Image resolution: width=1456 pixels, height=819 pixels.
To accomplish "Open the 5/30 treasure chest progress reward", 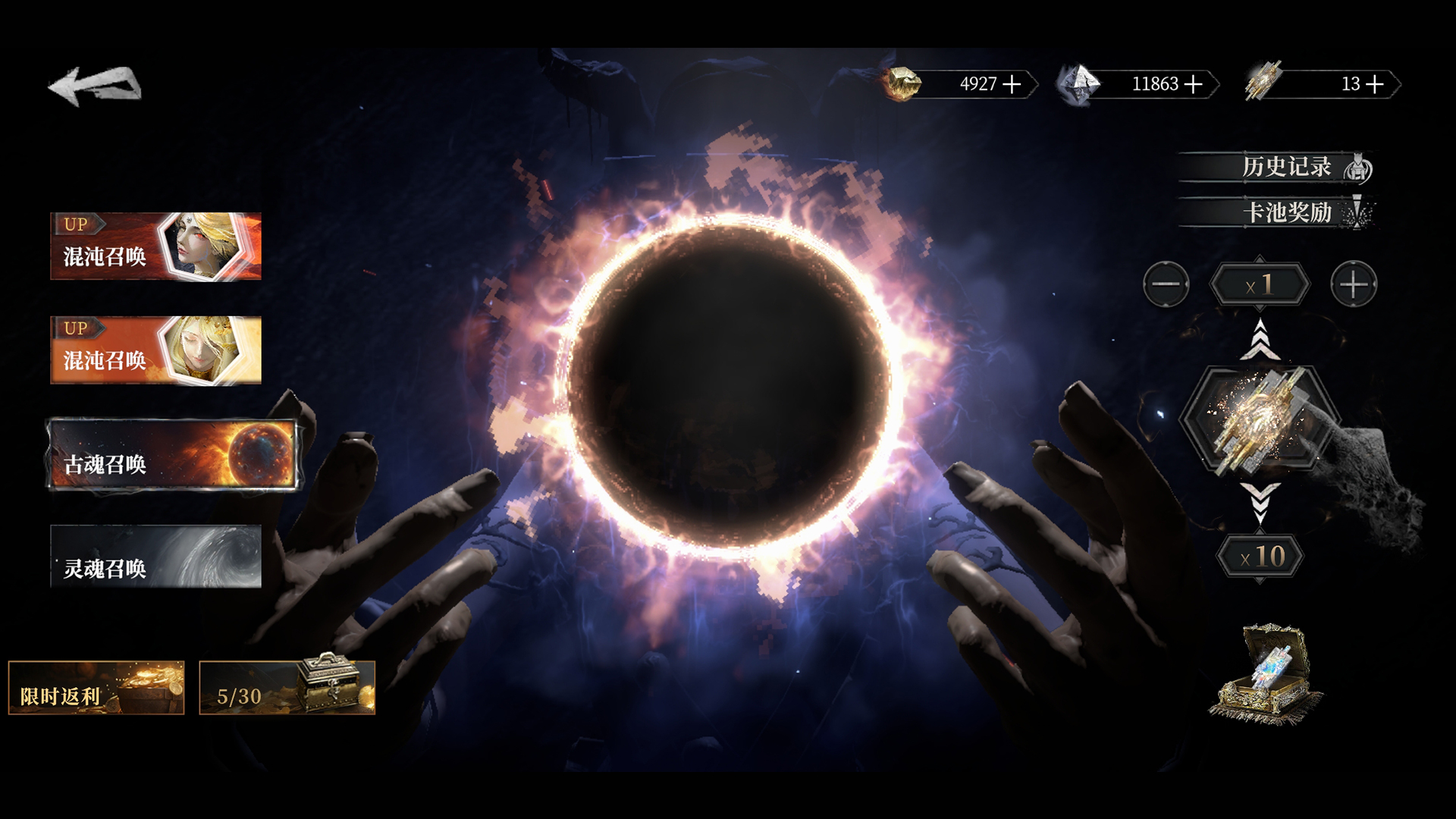I will click(287, 688).
